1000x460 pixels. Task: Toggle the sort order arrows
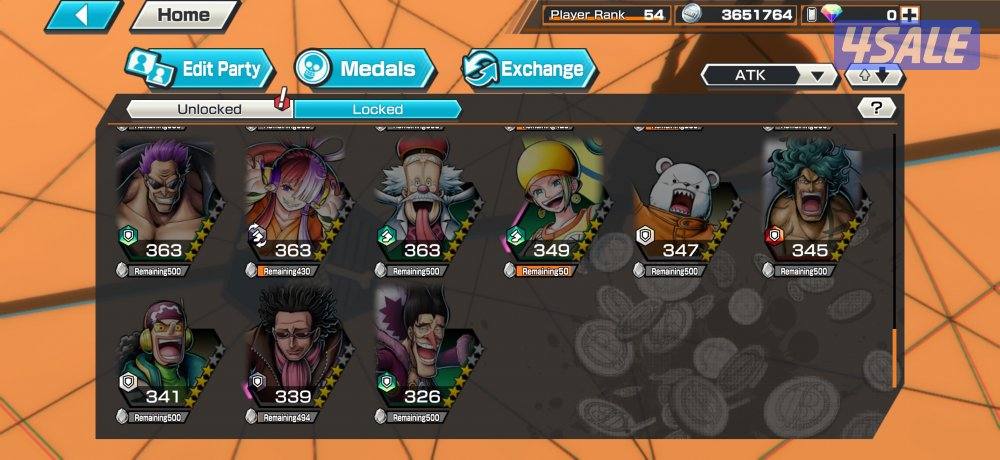(x=874, y=75)
